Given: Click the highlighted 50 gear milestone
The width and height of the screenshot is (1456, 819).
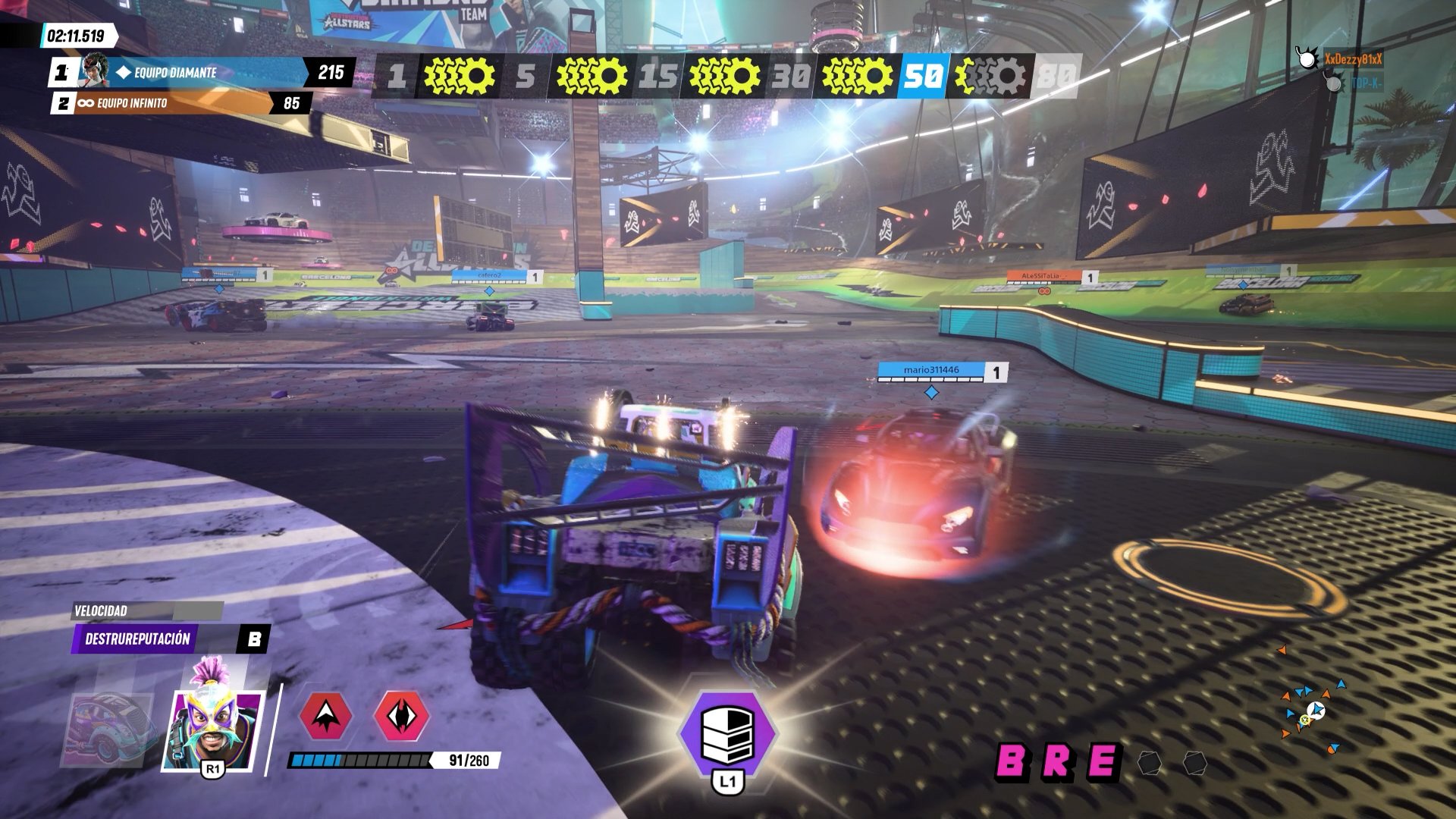Looking at the screenshot, I should pyautogui.click(x=922, y=77).
